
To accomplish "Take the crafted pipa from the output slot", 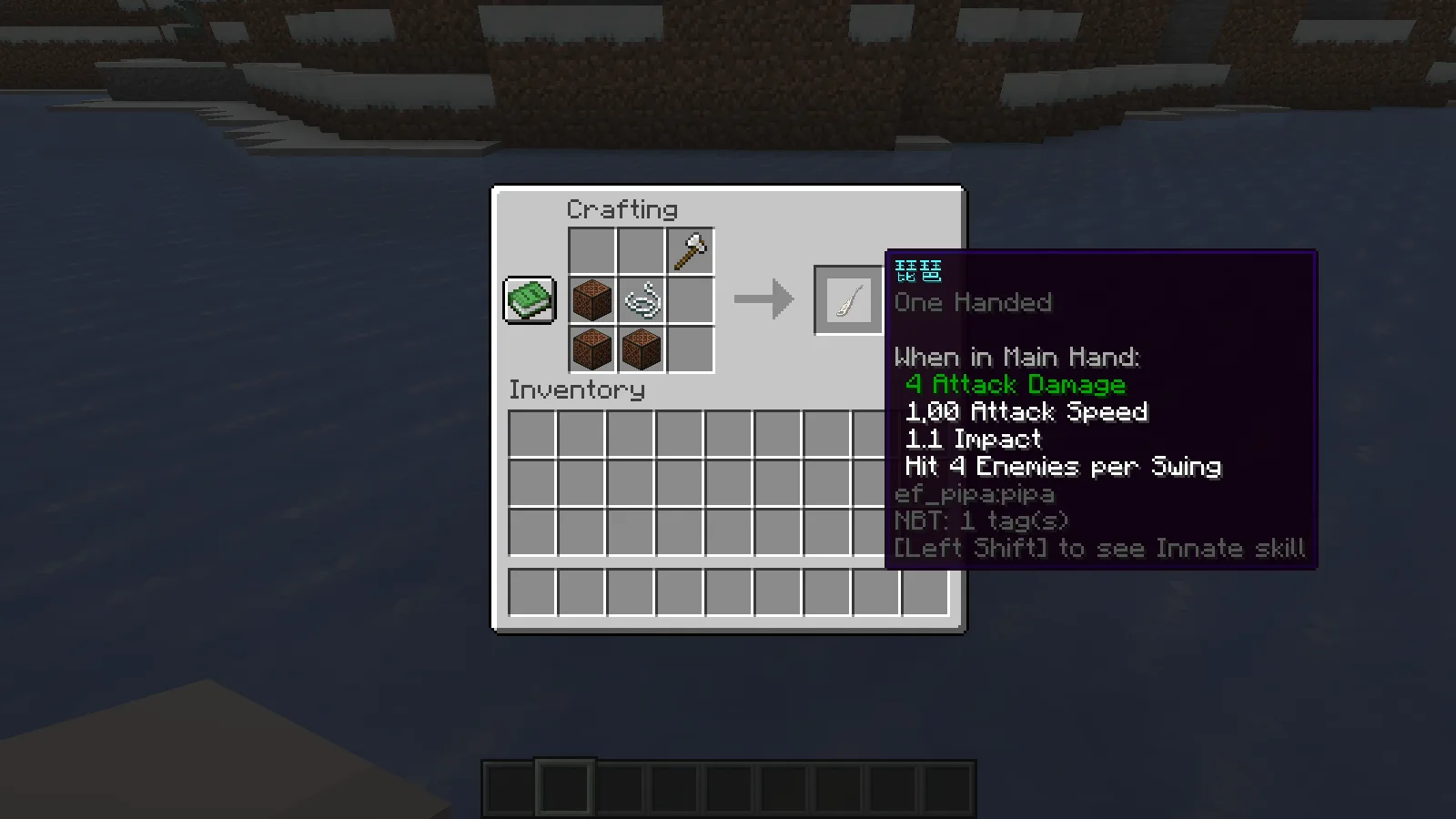I will [x=848, y=299].
